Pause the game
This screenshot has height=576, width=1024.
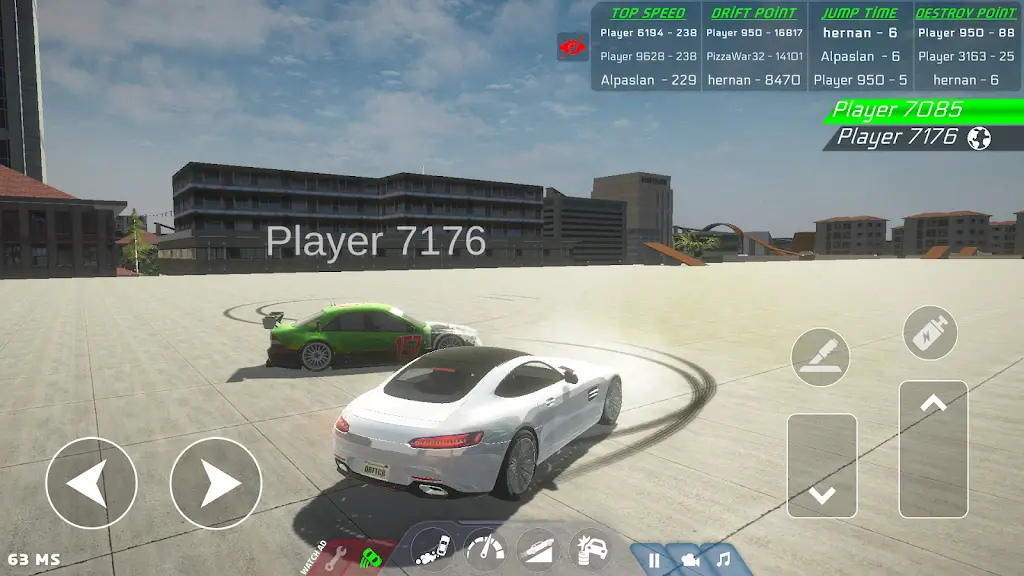pos(654,561)
